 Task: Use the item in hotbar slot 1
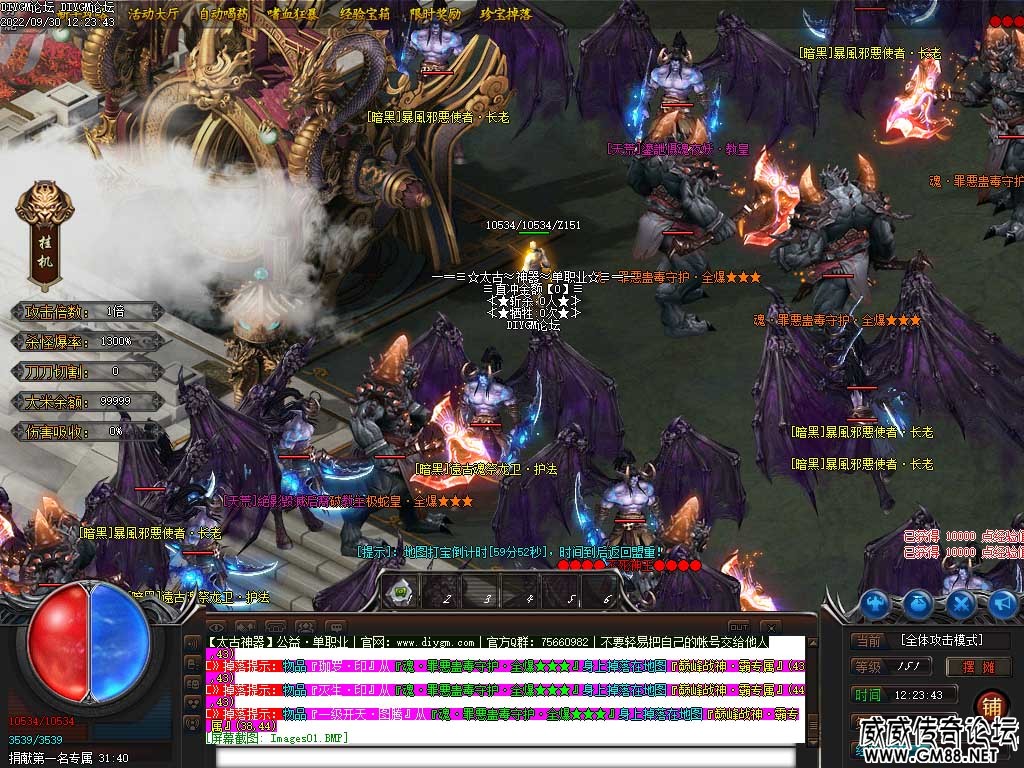[x=402, y=592]
